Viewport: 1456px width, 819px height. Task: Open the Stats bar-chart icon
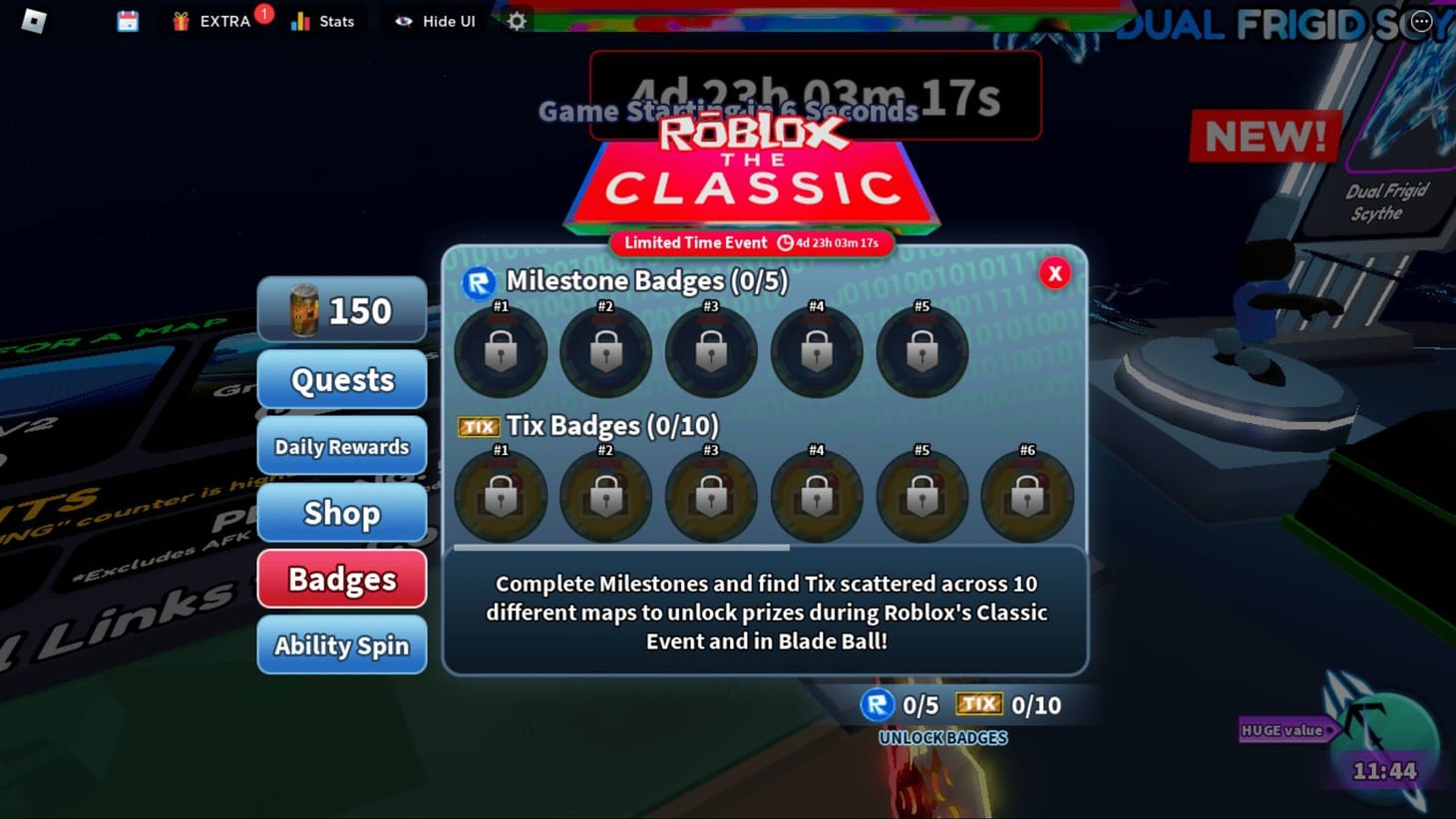(301, 20)
